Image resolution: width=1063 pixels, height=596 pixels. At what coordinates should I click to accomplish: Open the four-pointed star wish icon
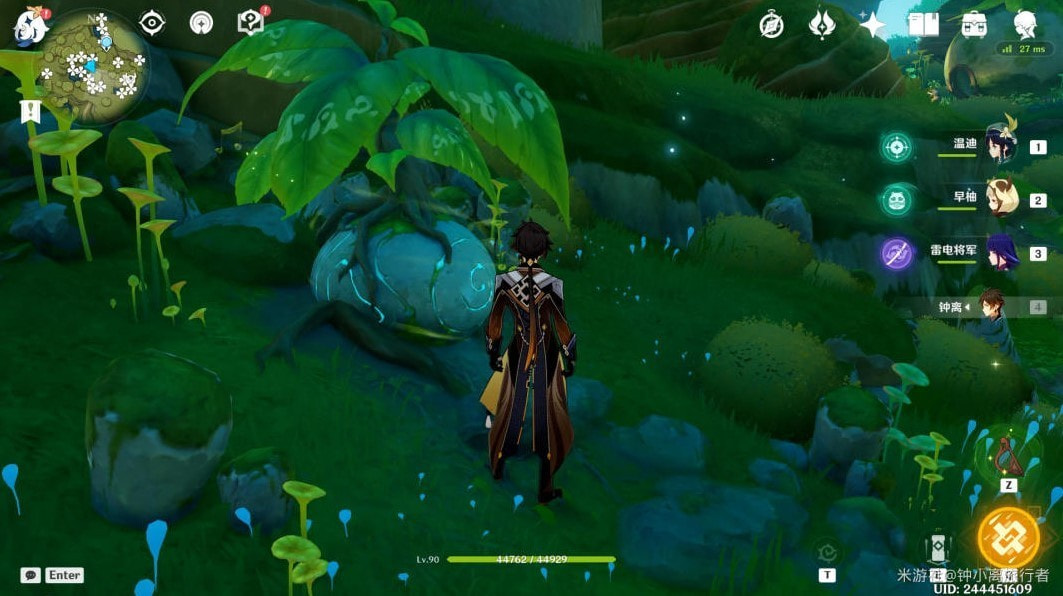coord(872,25)
